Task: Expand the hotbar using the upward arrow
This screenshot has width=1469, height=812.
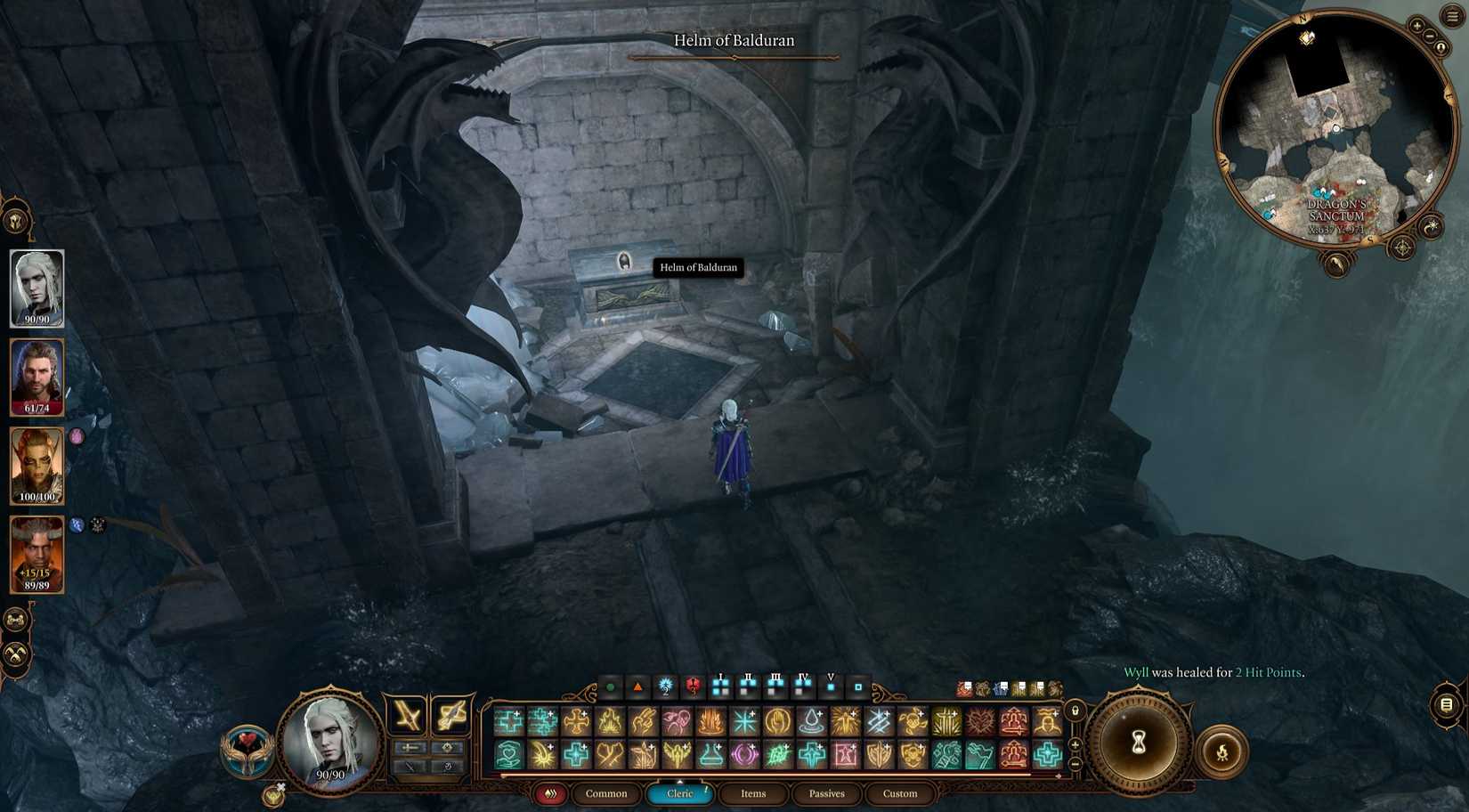Action: (680, 781)
